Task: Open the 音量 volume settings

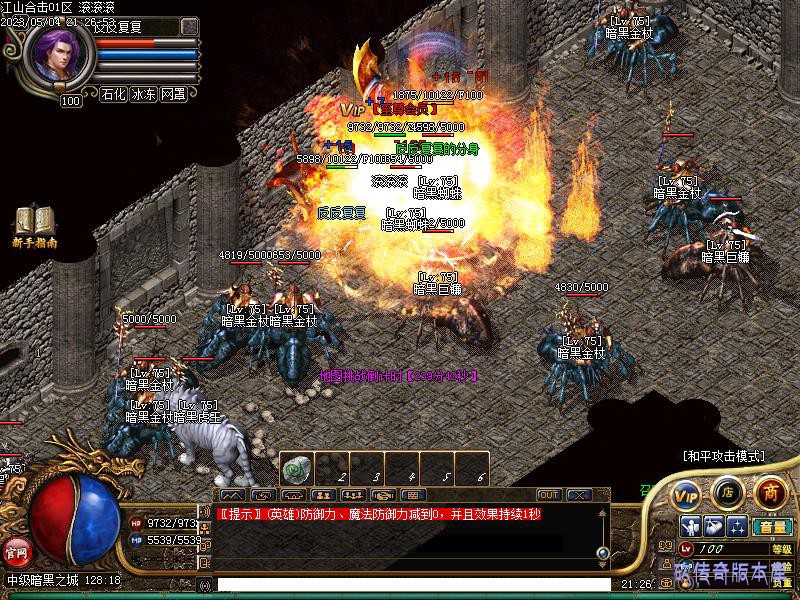Action: click(x=771, y=527)
